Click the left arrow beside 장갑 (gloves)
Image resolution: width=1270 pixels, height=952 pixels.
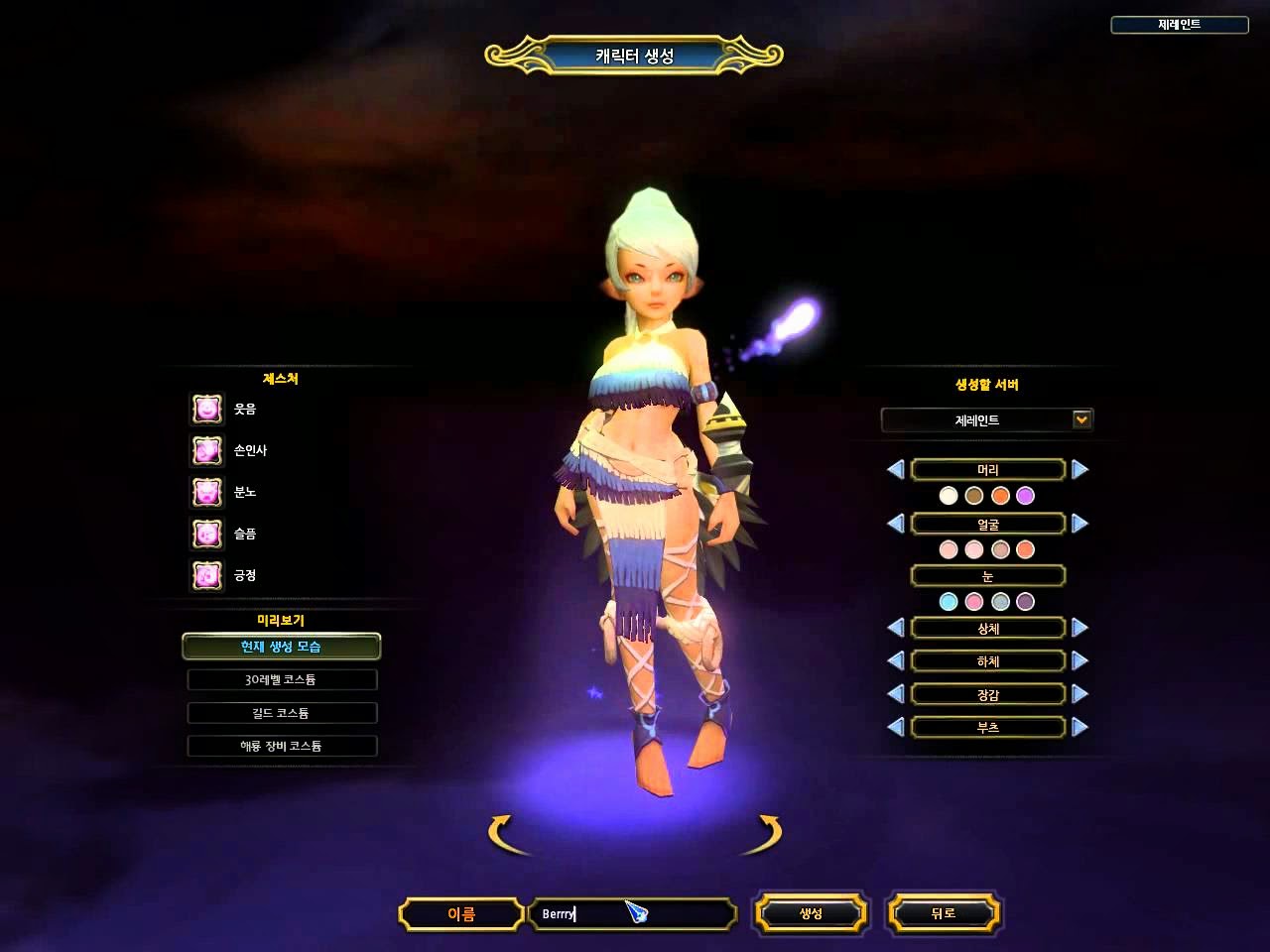(x=896, y=693)
